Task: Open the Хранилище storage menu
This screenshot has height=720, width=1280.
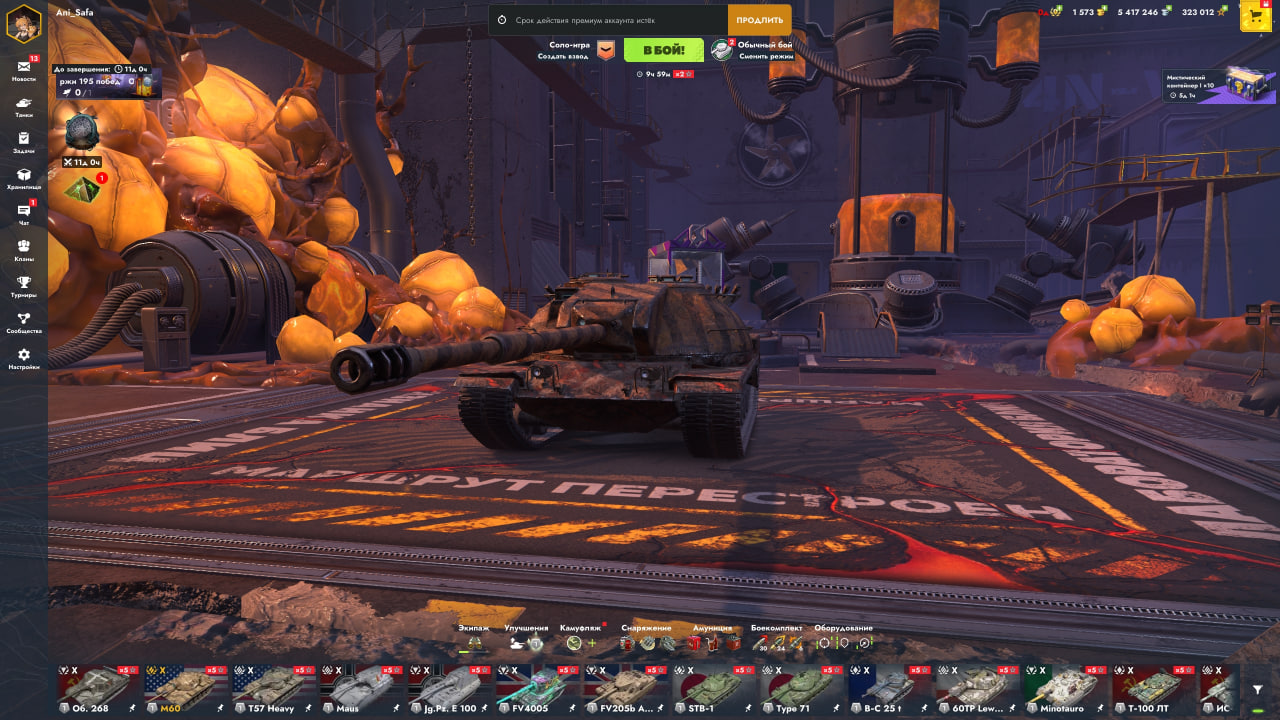Action: coord(24,178)
